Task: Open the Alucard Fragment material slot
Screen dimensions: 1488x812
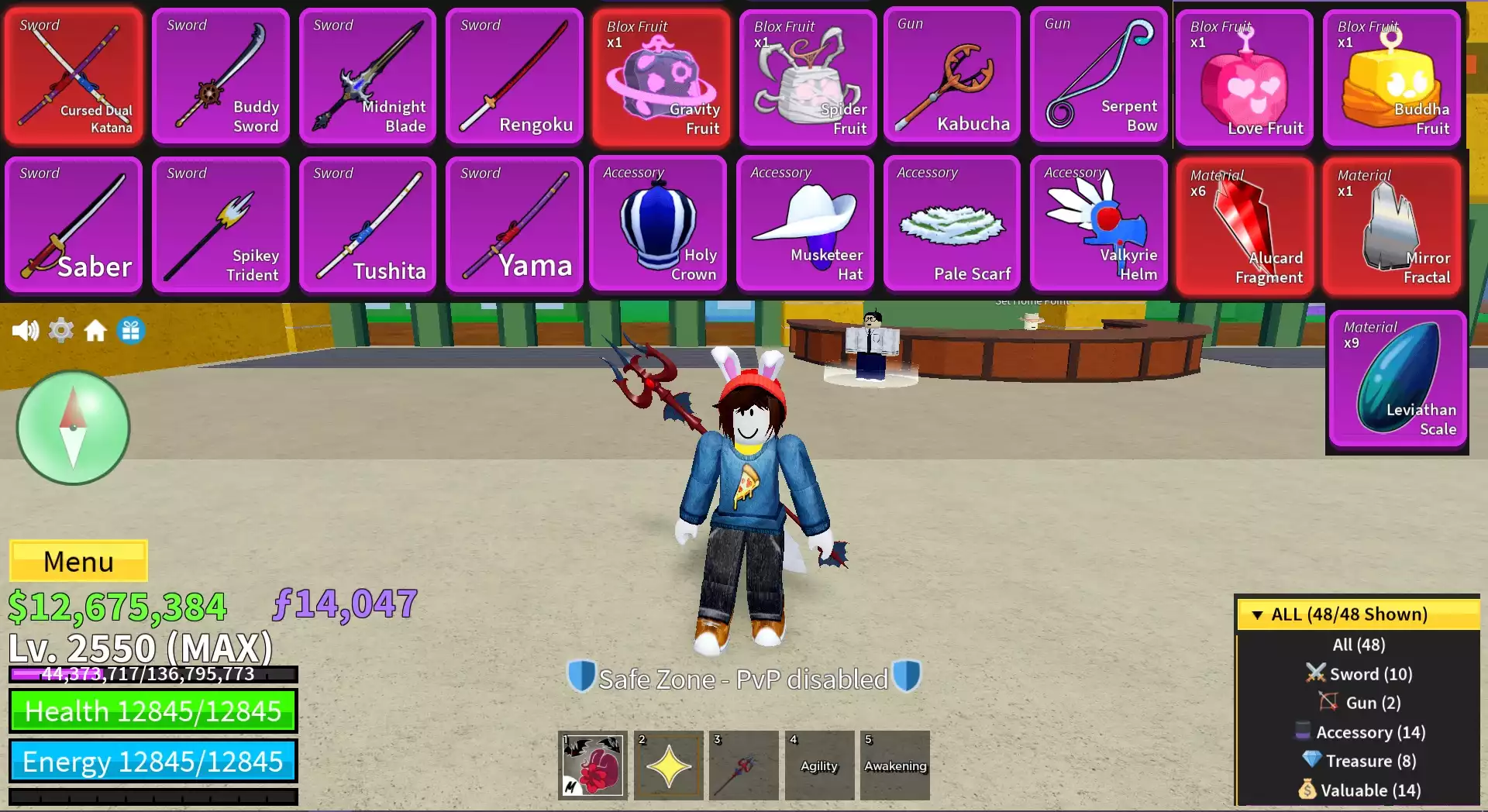Action: point(1245,223)
